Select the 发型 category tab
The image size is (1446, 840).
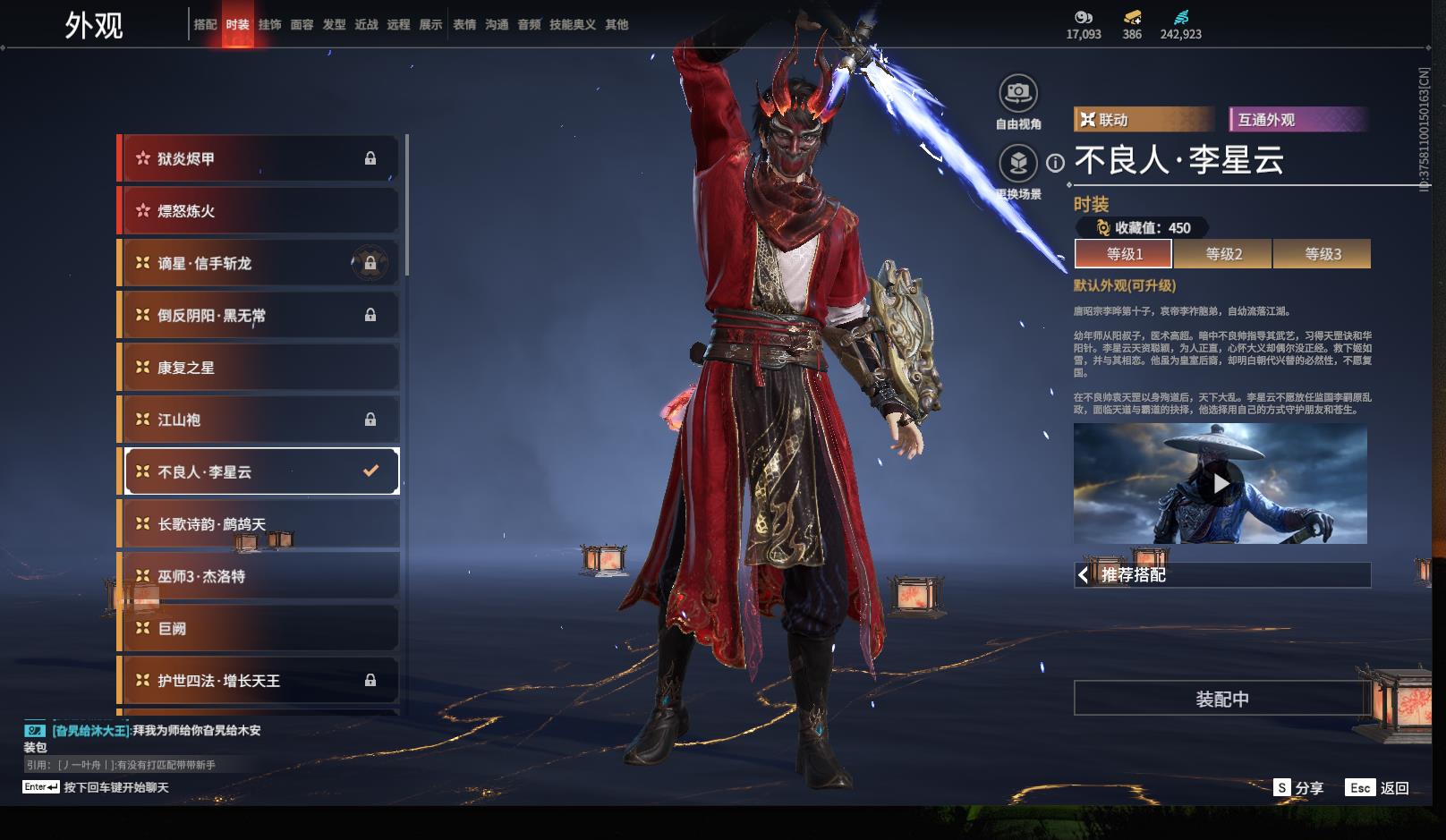[334, 24]
